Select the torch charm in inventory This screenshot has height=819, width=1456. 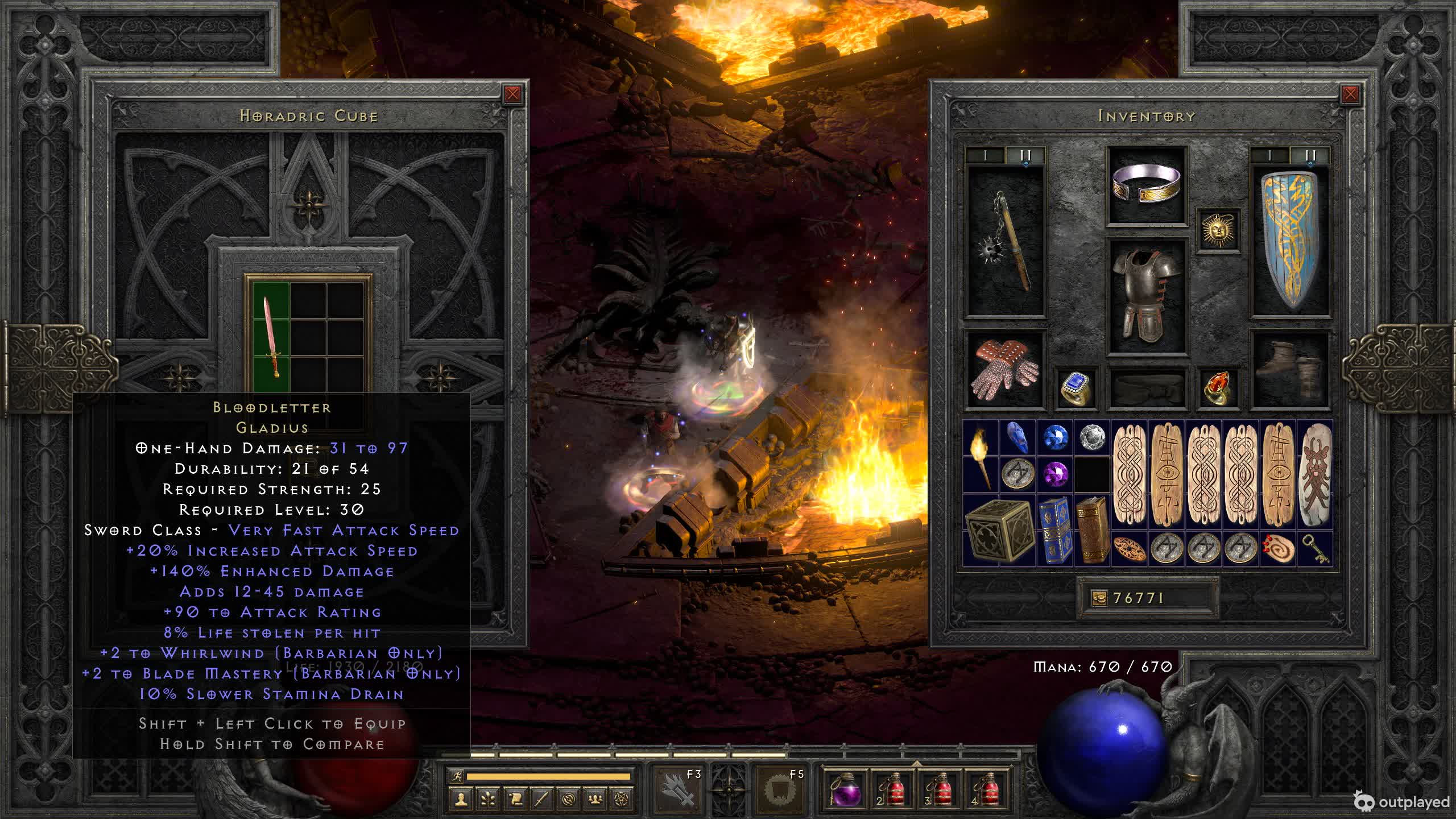pyautogui.click(x=981, y=457)
